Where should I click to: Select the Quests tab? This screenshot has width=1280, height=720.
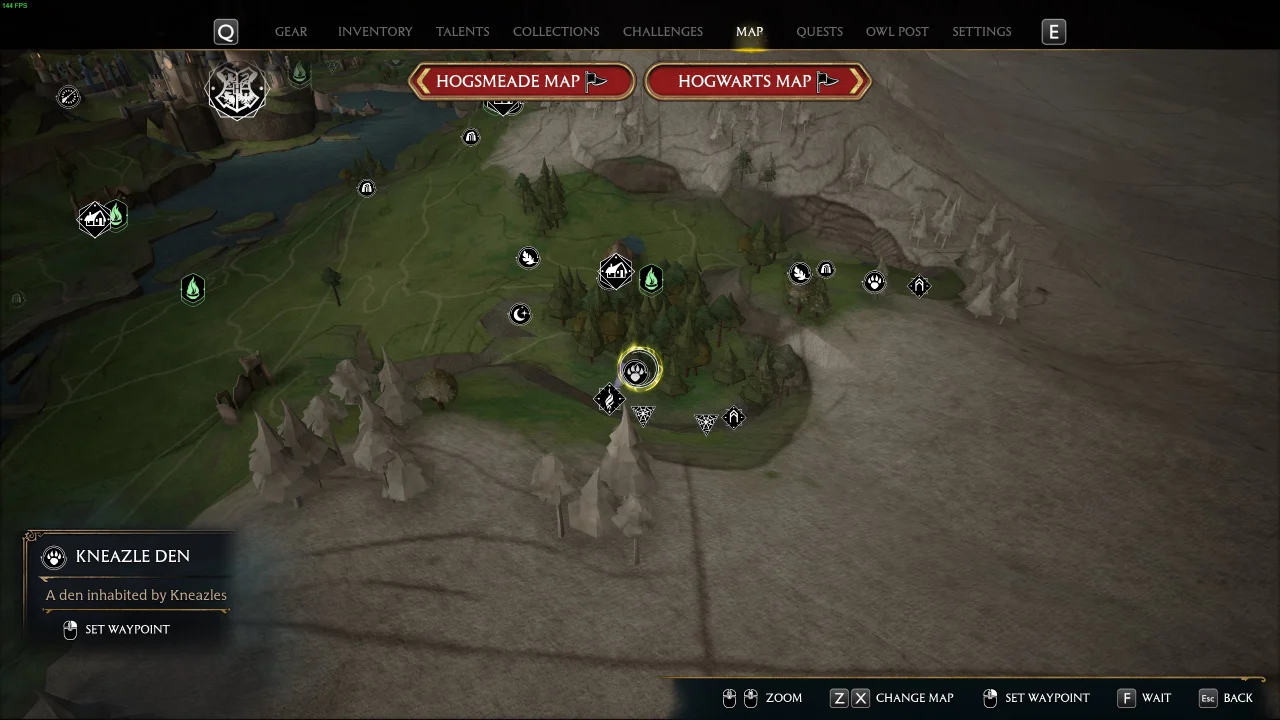(x=819, y=32)
